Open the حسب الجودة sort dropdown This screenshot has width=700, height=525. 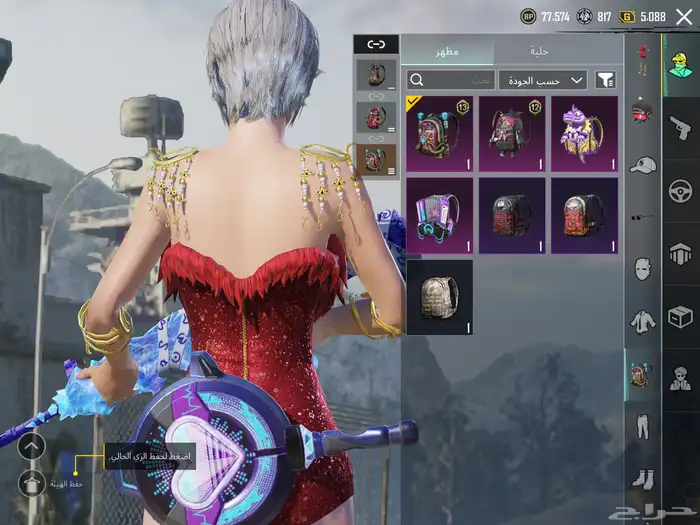coord(542,80)
